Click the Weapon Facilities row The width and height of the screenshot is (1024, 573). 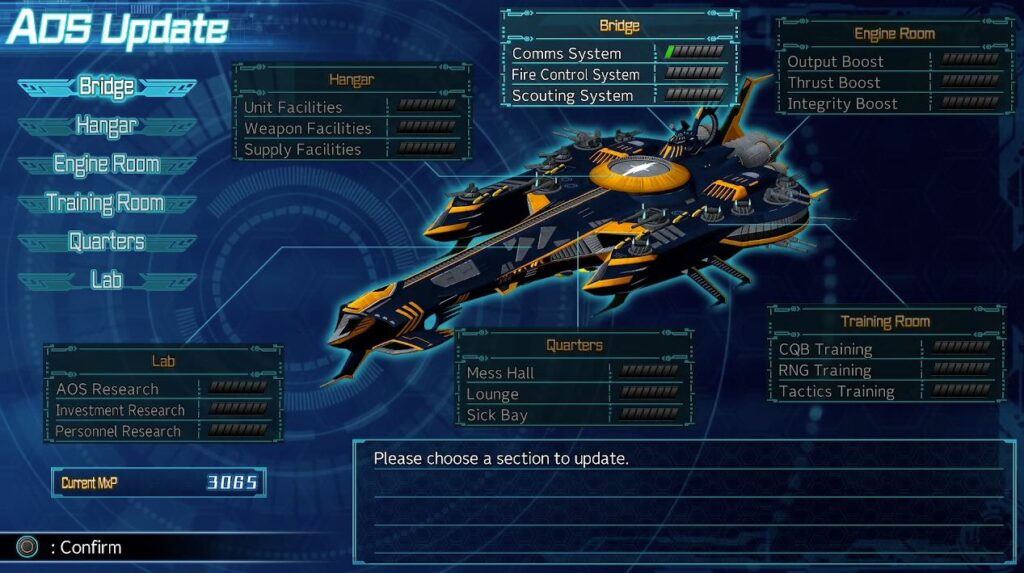pyautogui.click(x=350, y=128)
